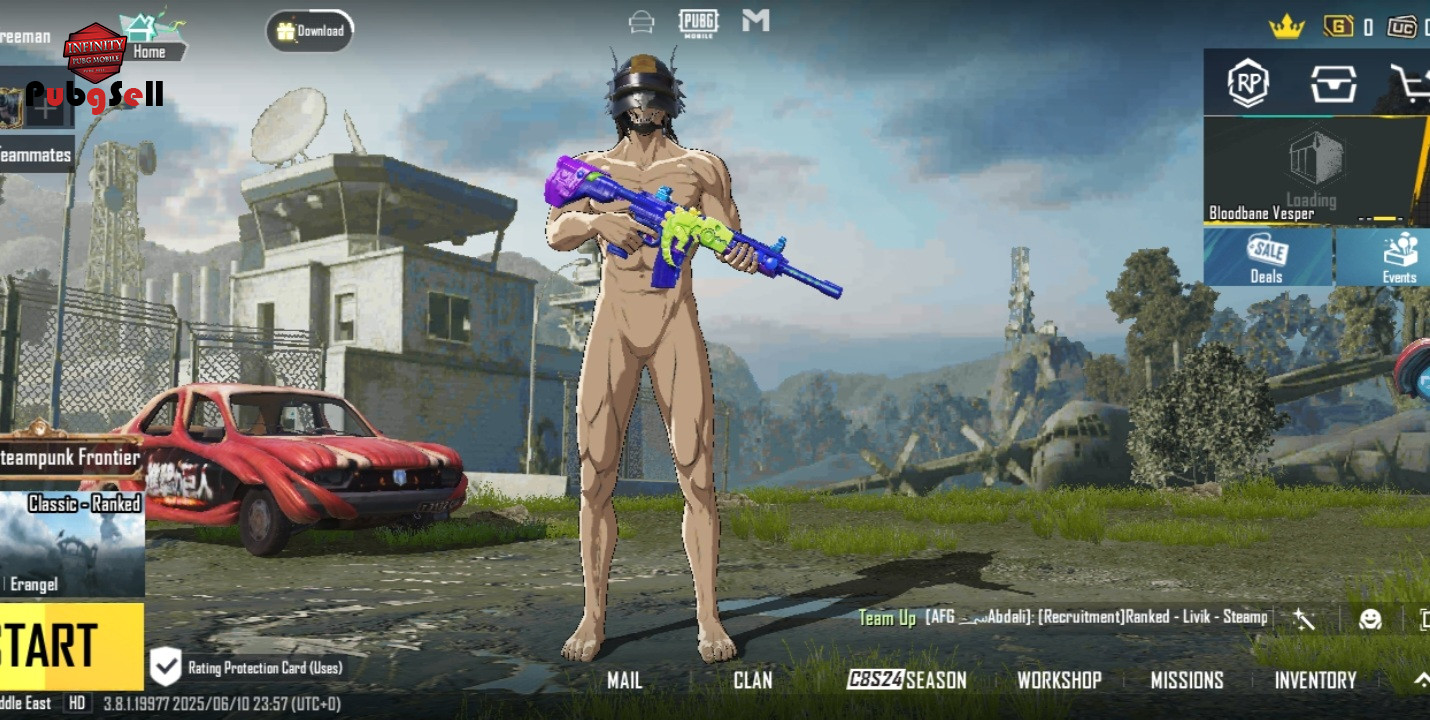
Task: Open the crate supply icon
Action: [x=1333, y=83]
